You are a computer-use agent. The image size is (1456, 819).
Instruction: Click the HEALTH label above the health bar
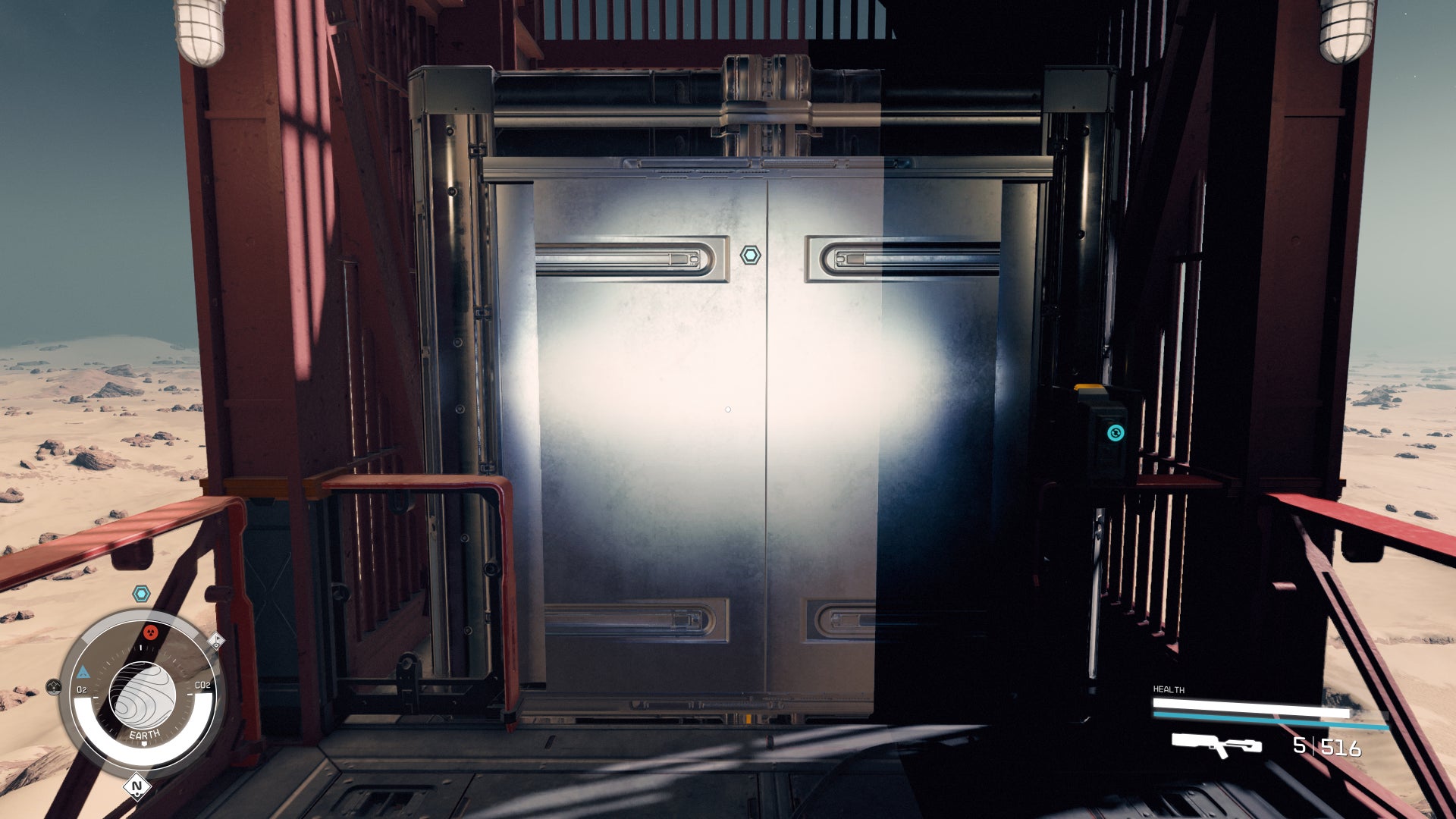coord(1168,689)
